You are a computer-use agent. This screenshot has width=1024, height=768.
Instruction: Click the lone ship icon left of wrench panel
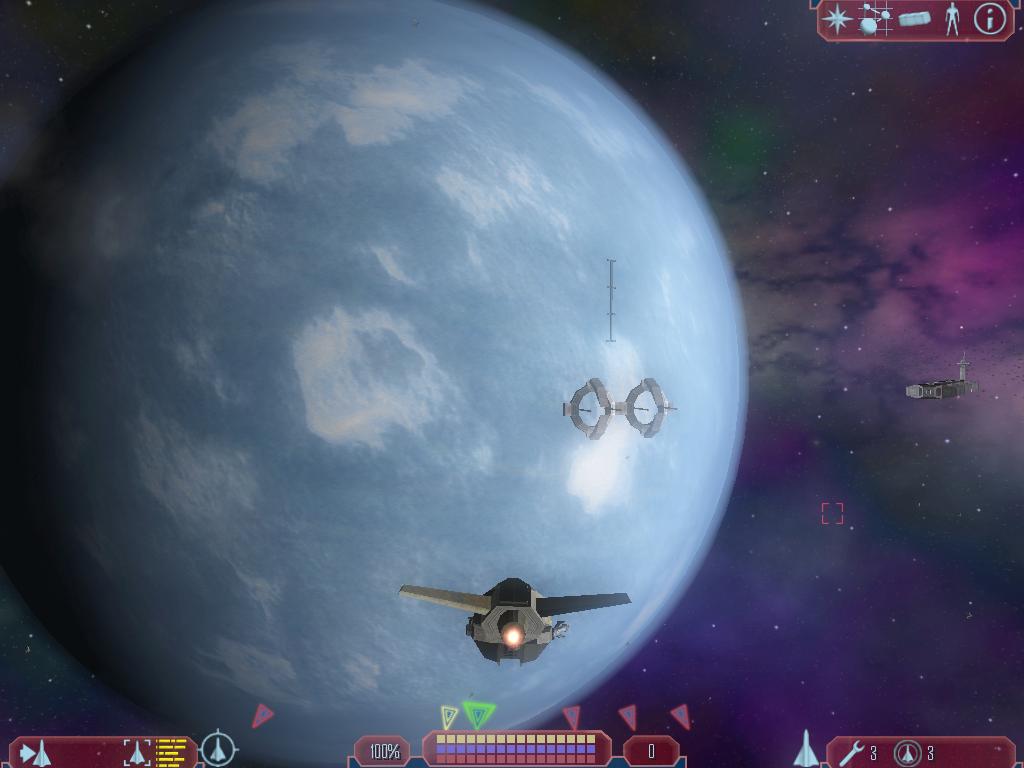[806, 749]
